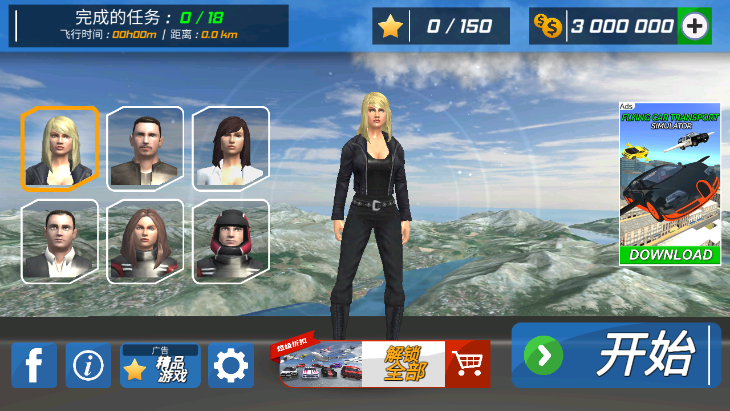Select the blonde woman character portrait
This screenshot has height=411, width=730.
coord(60,148)
